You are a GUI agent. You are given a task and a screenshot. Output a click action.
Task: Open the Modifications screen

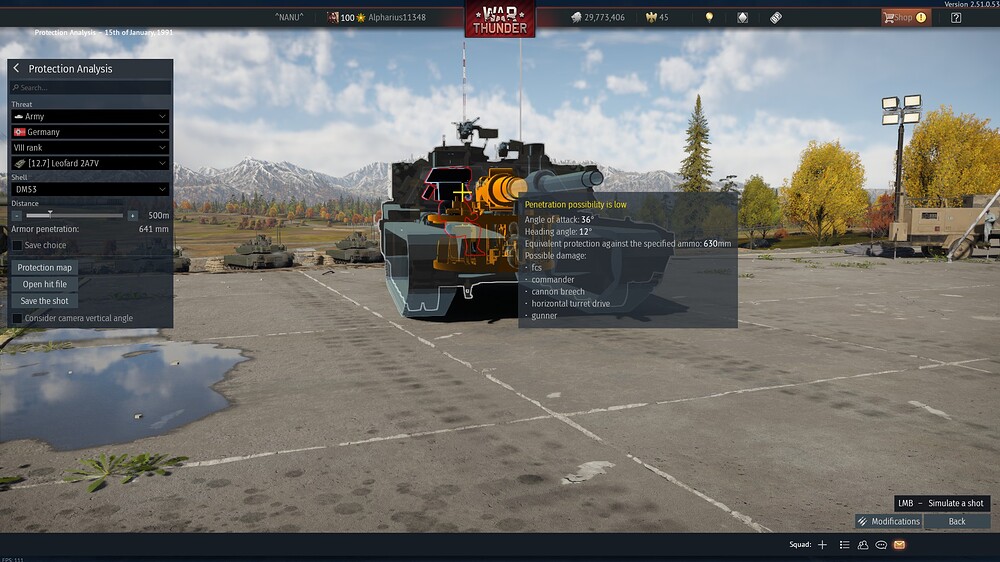[x=888, y=521]
